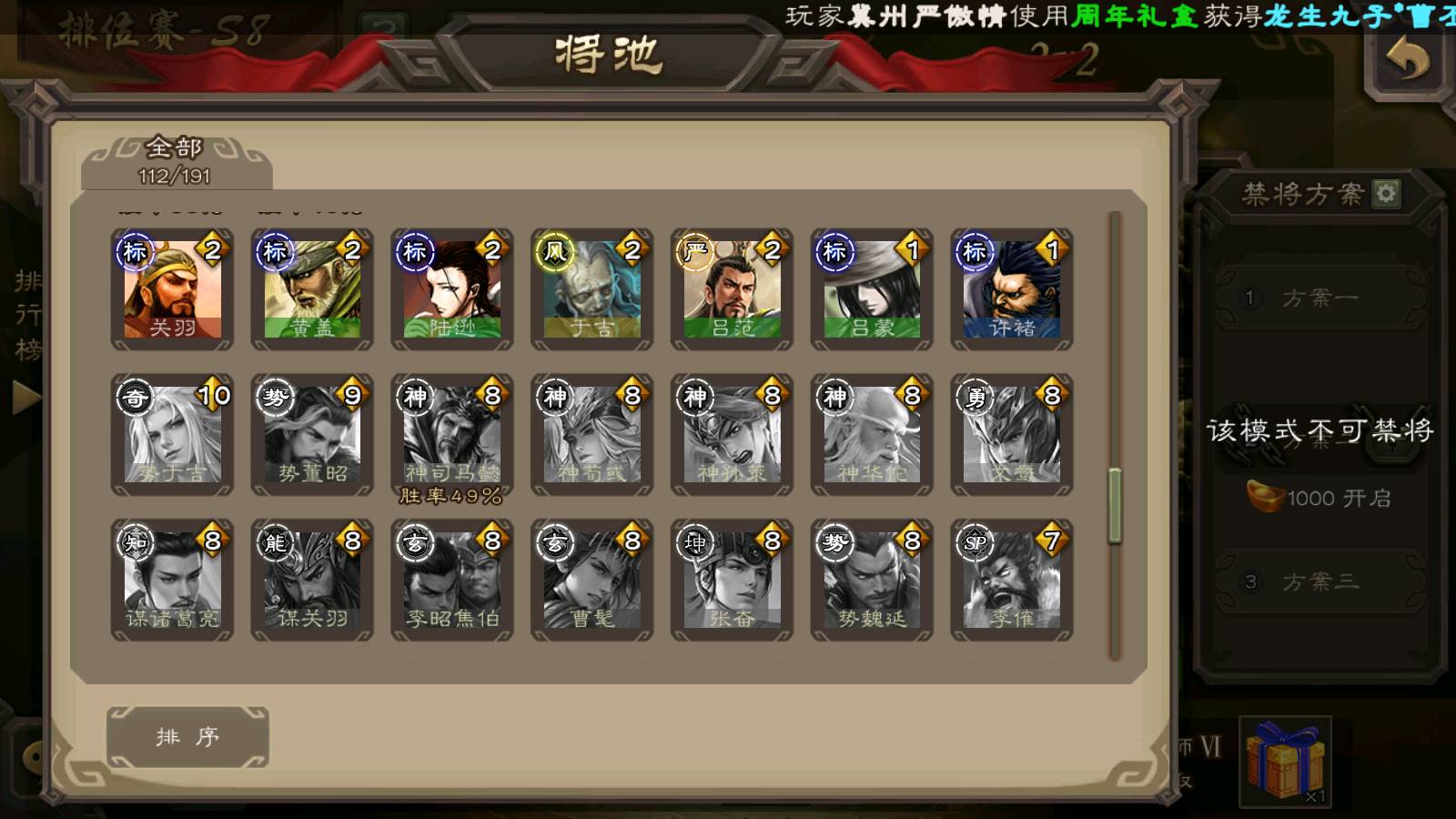The width and height of the screenshot is (1456, 819).
Task: Select the 关羽 general card
Action: 172,289
